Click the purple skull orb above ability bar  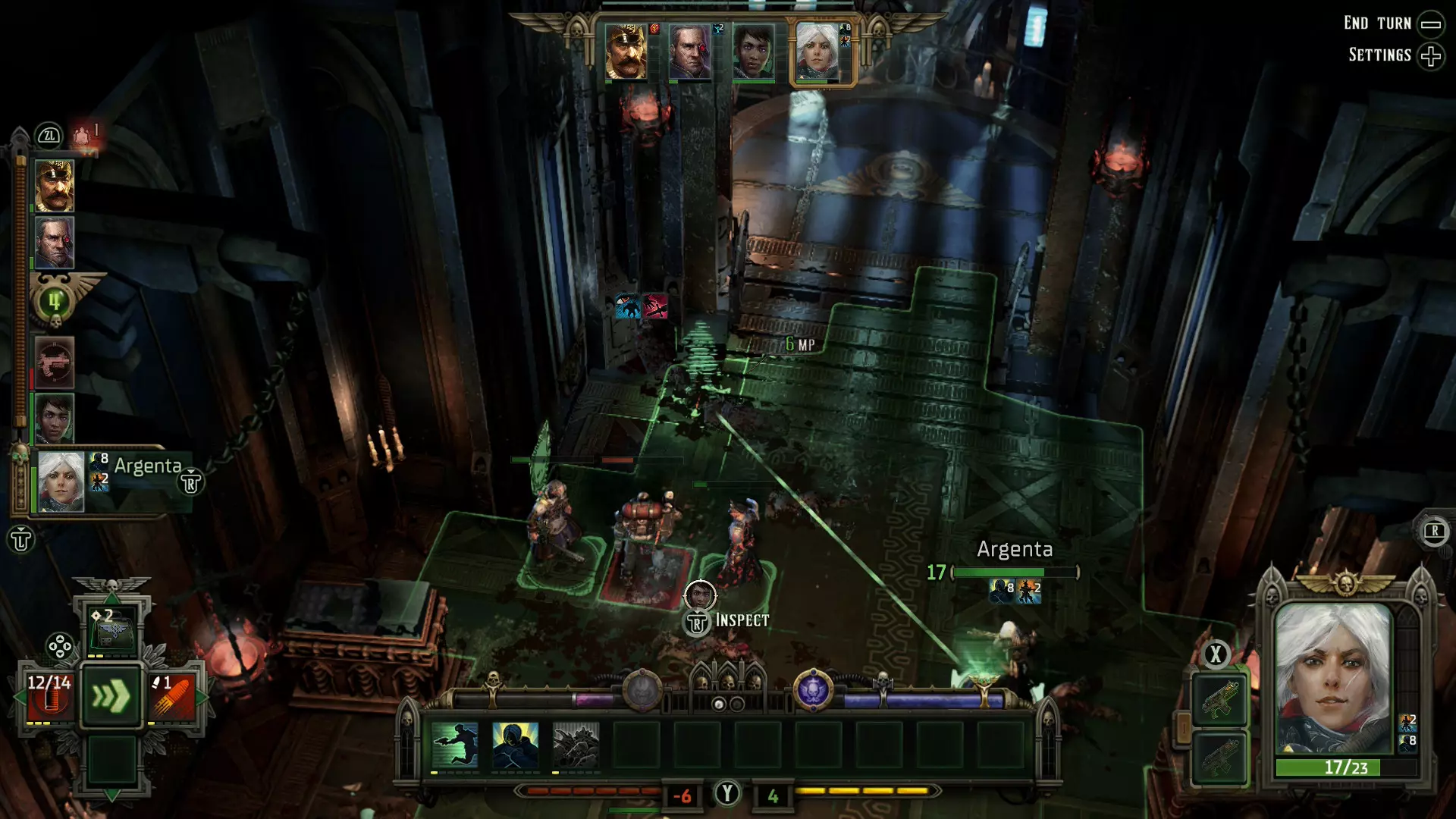(x=813, y=690)
